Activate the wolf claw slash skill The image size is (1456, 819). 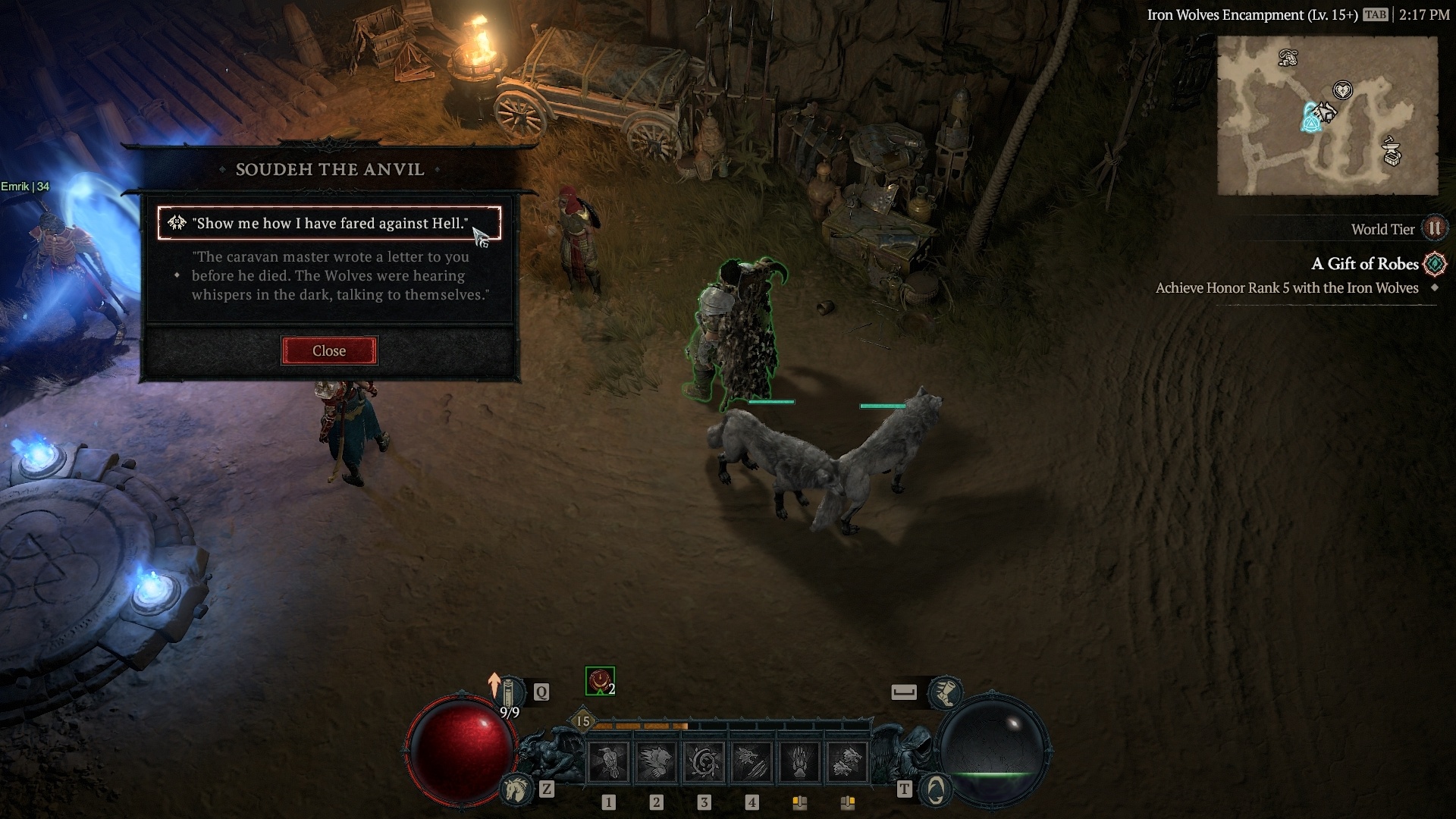pyautogui.click(x=751, y=761)
